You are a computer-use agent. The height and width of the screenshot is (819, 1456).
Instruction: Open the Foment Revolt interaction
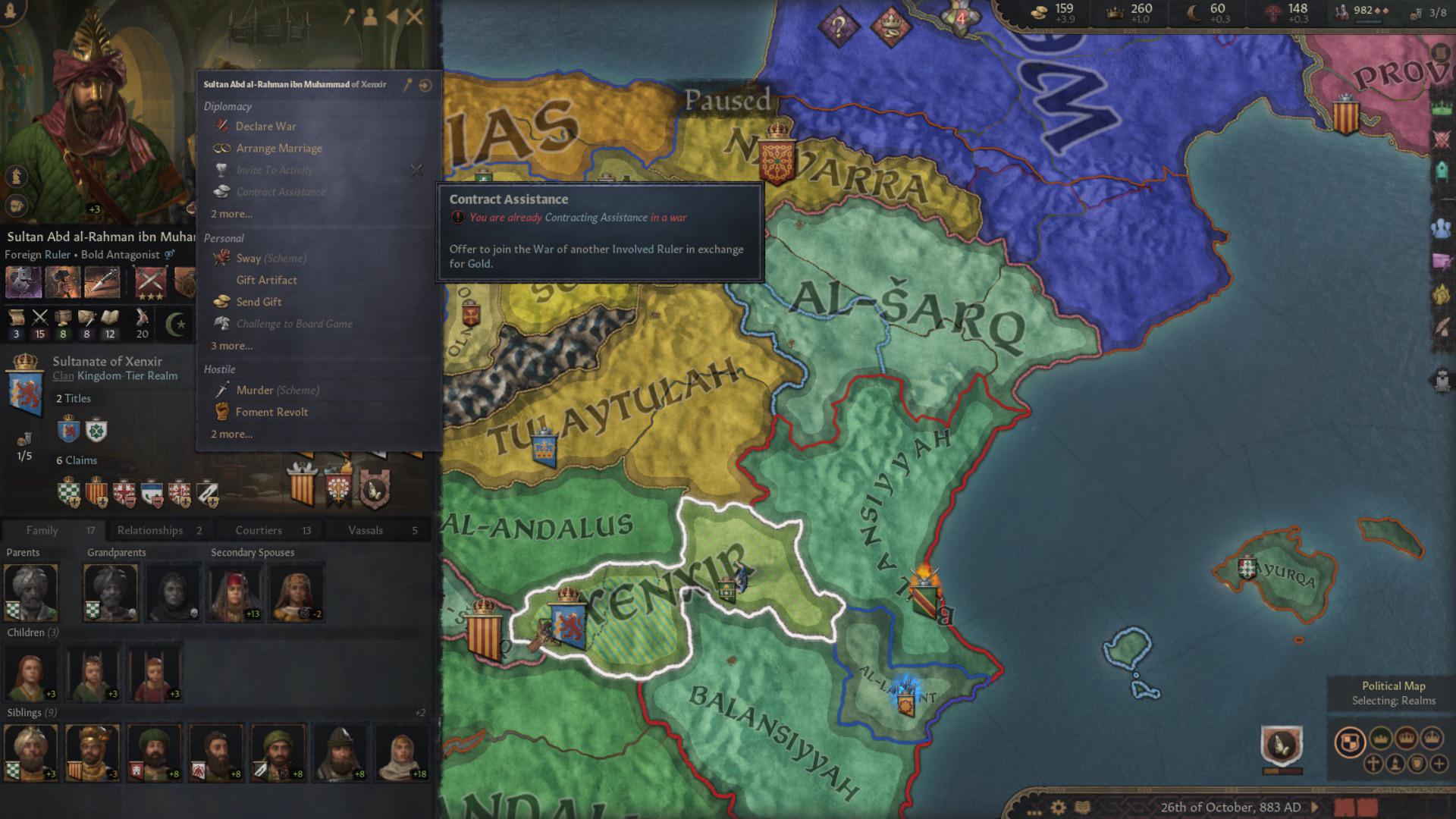pyautogui.click(x=271, y=412)
